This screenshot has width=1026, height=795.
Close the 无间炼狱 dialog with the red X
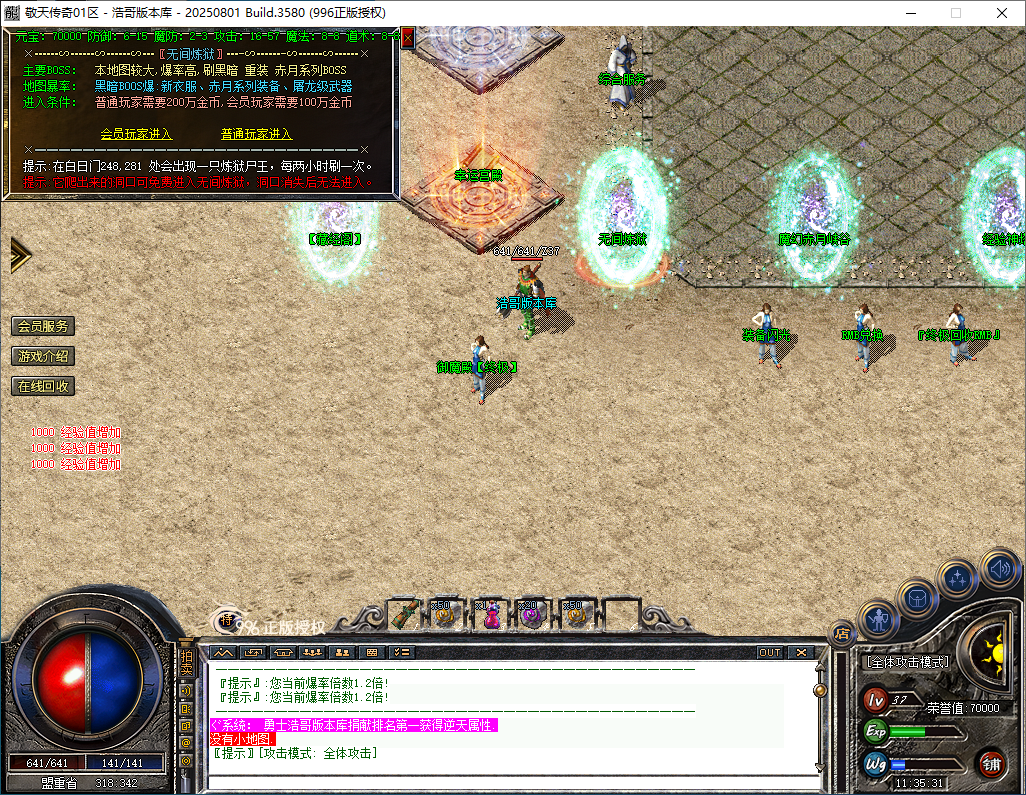(407, 36)
